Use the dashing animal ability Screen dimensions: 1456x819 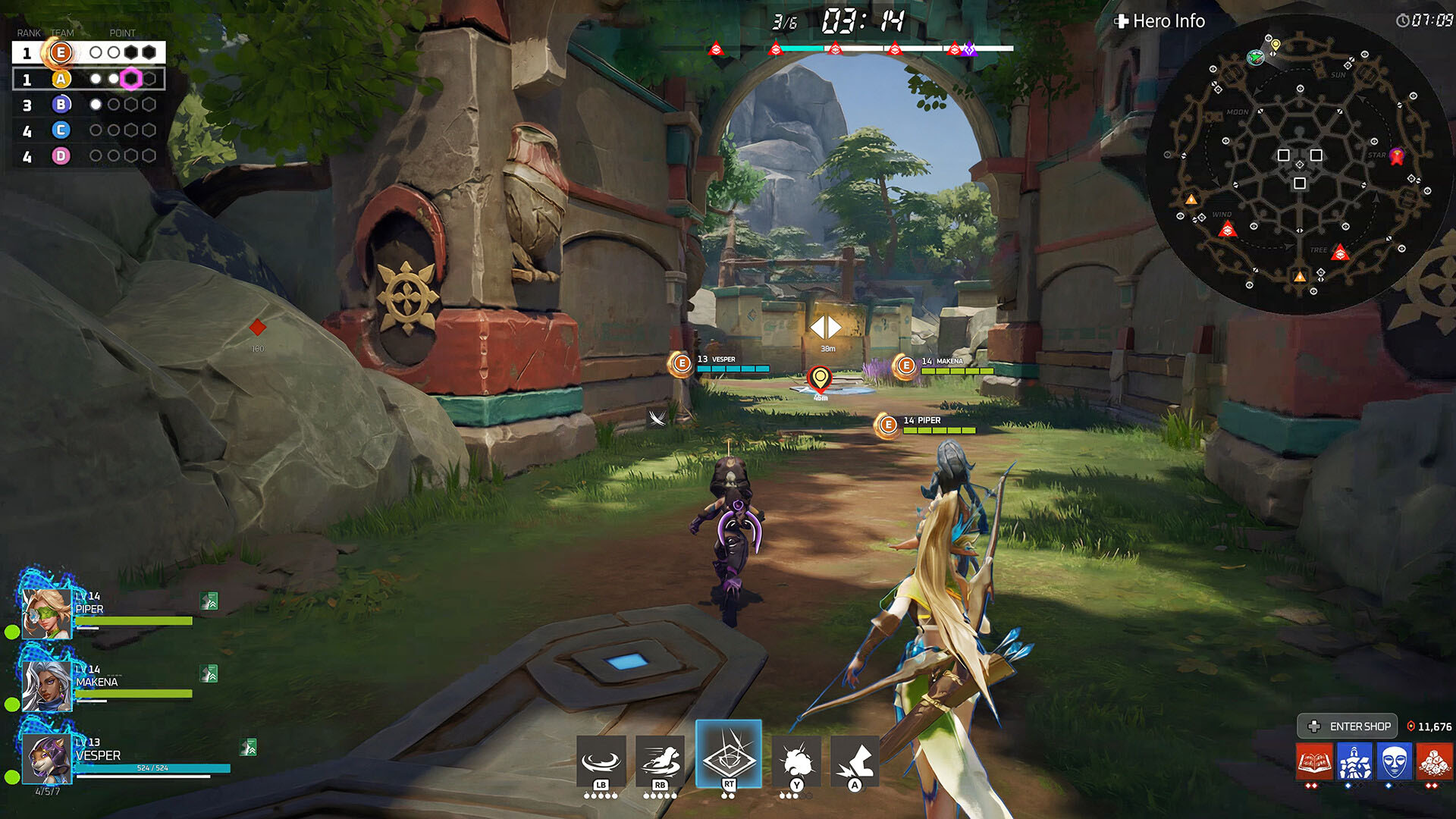660,761
